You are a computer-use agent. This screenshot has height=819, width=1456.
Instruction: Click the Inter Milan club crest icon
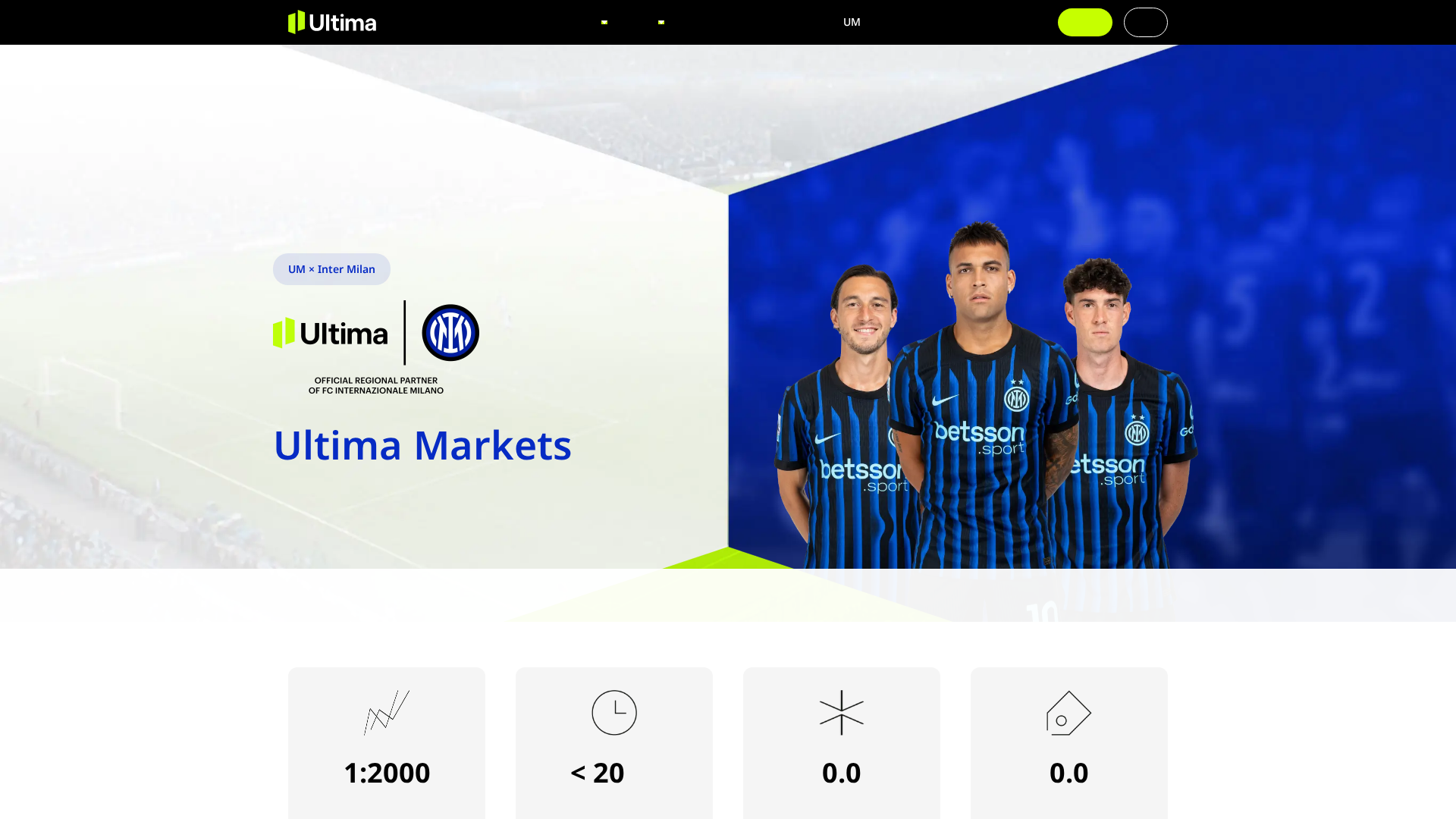click(x=450, y=332)
